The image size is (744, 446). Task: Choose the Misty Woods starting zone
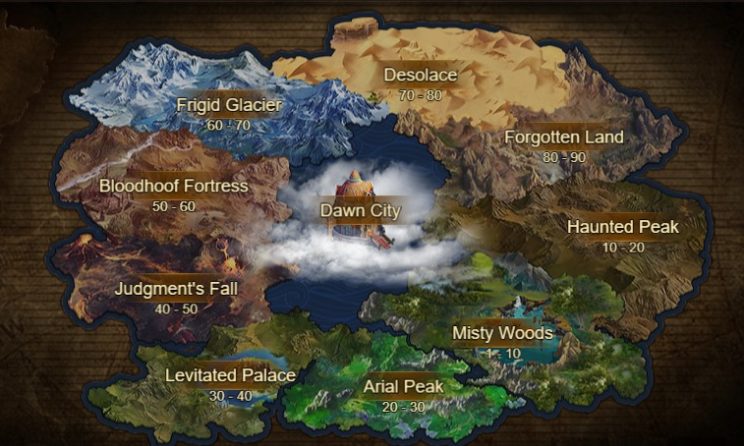pyautogui.click(x=502, y=333)
